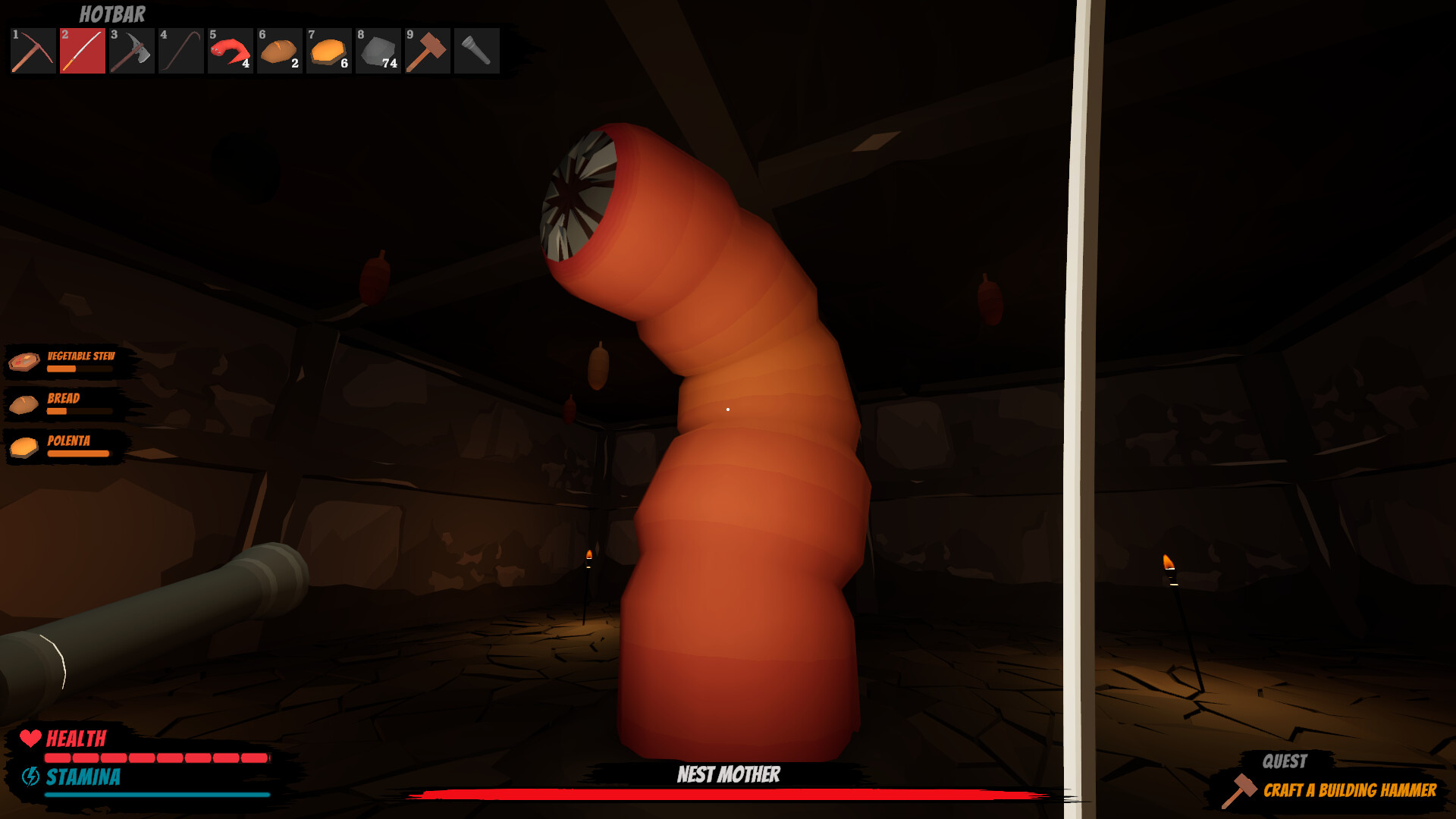Select the crowbar in hotbar slot 4
Viewport: 1456px width, 819px height.
[180, 52]
